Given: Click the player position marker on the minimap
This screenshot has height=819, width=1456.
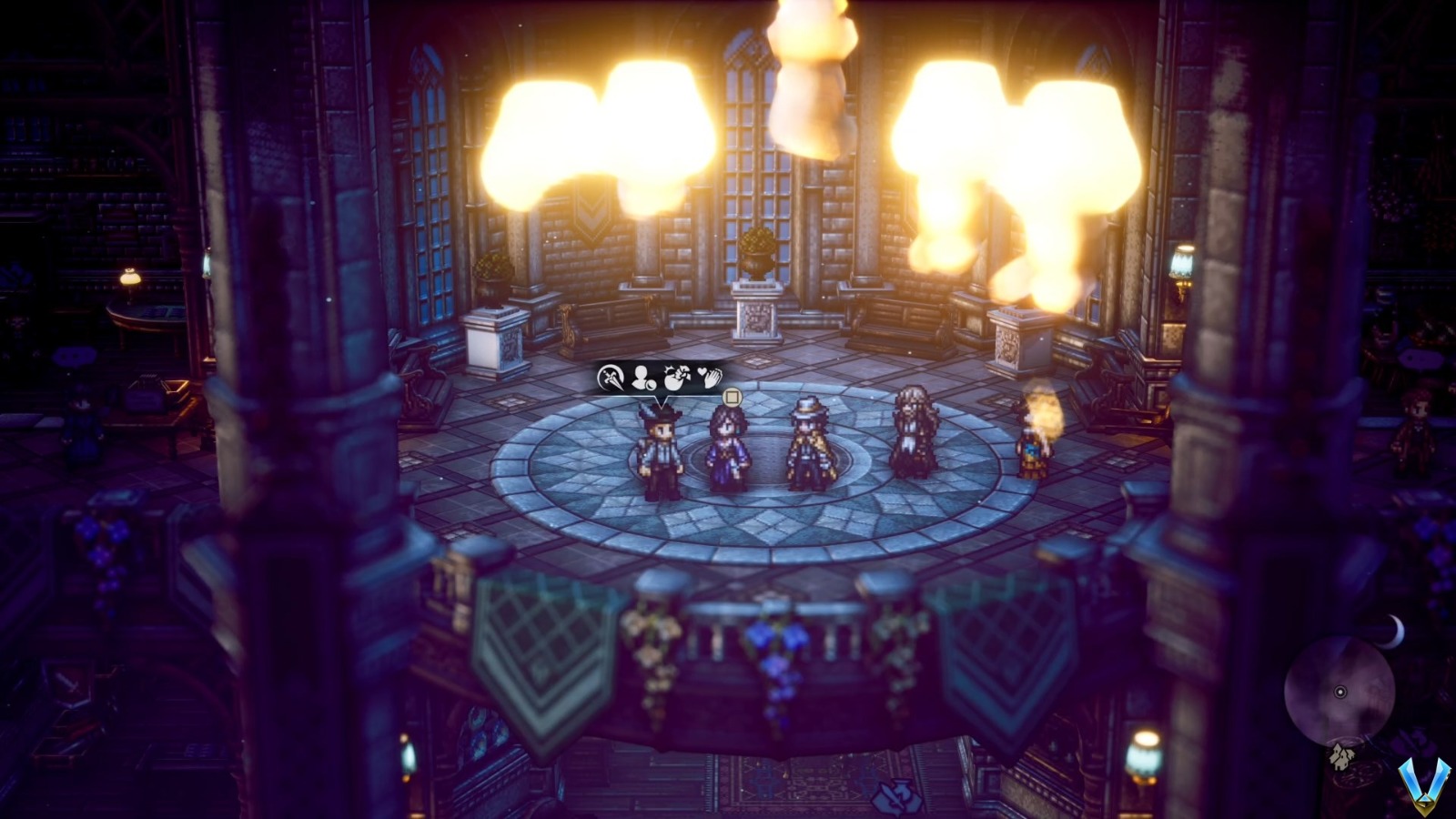Looking at the screenshot, I should (1340, 693).
